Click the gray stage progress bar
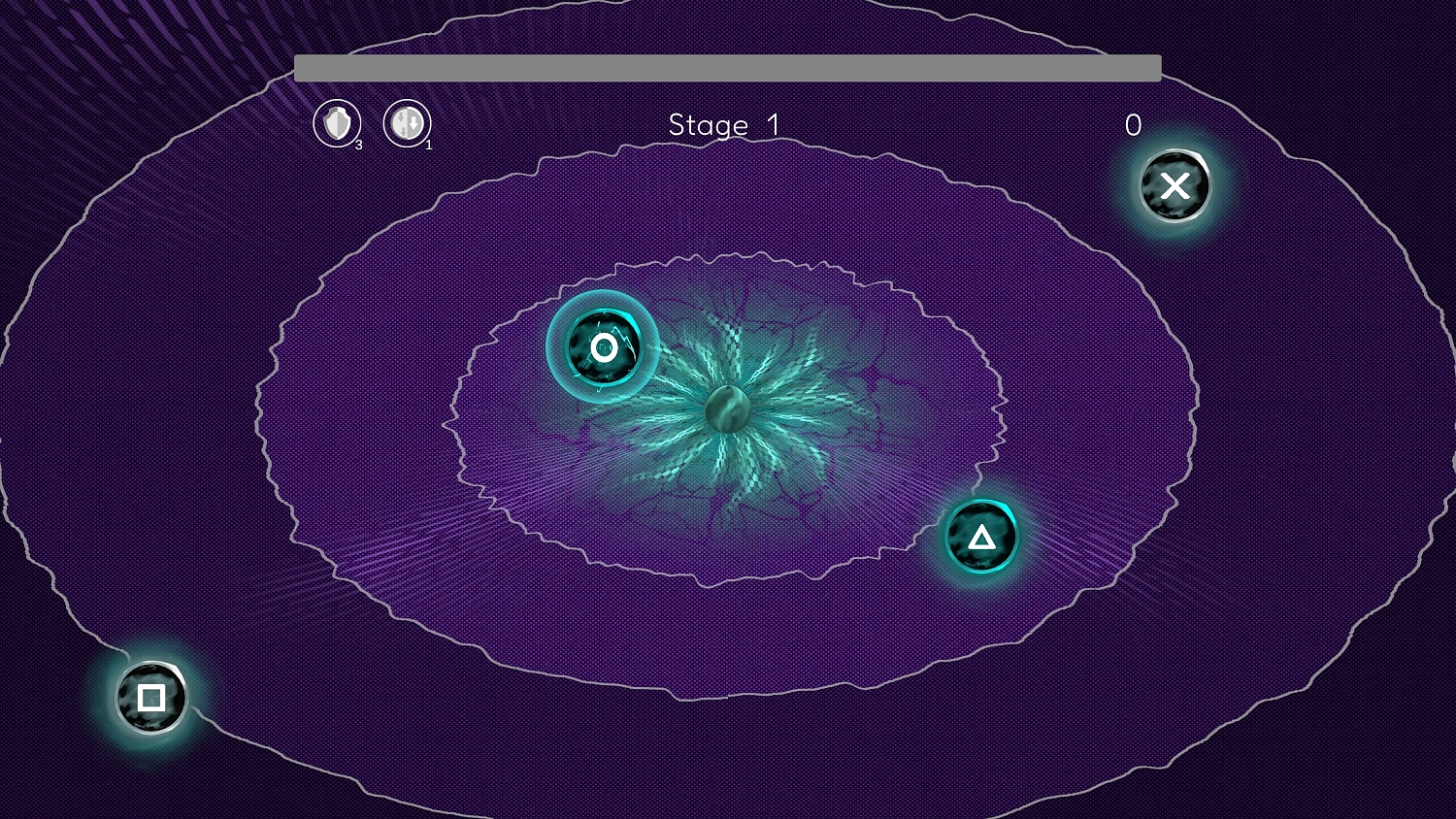This screenshot has width=1456, height=819. pos(728,67)
